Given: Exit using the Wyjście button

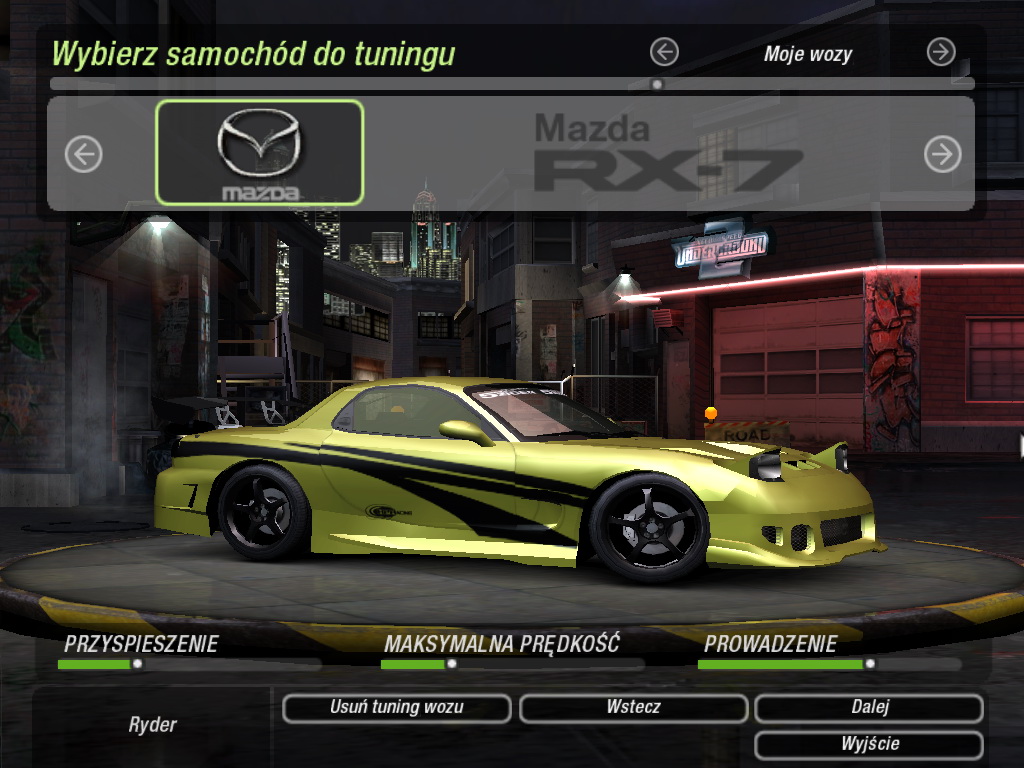Looking at the screenshot, I should [869, 745].
